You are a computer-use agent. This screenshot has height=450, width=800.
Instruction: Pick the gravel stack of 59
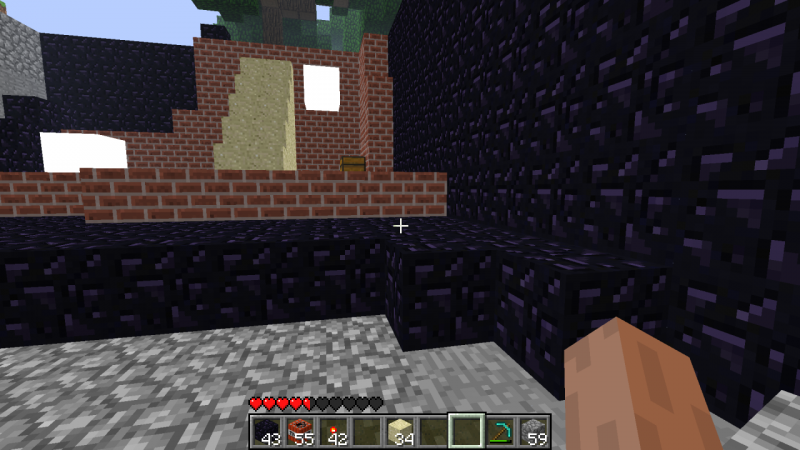coord(533,431)
